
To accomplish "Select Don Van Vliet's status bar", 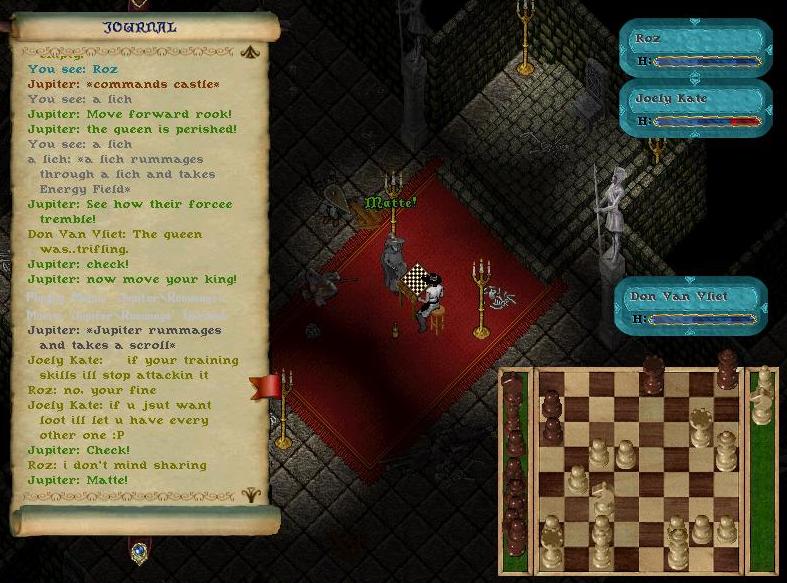I will point(690,306).
